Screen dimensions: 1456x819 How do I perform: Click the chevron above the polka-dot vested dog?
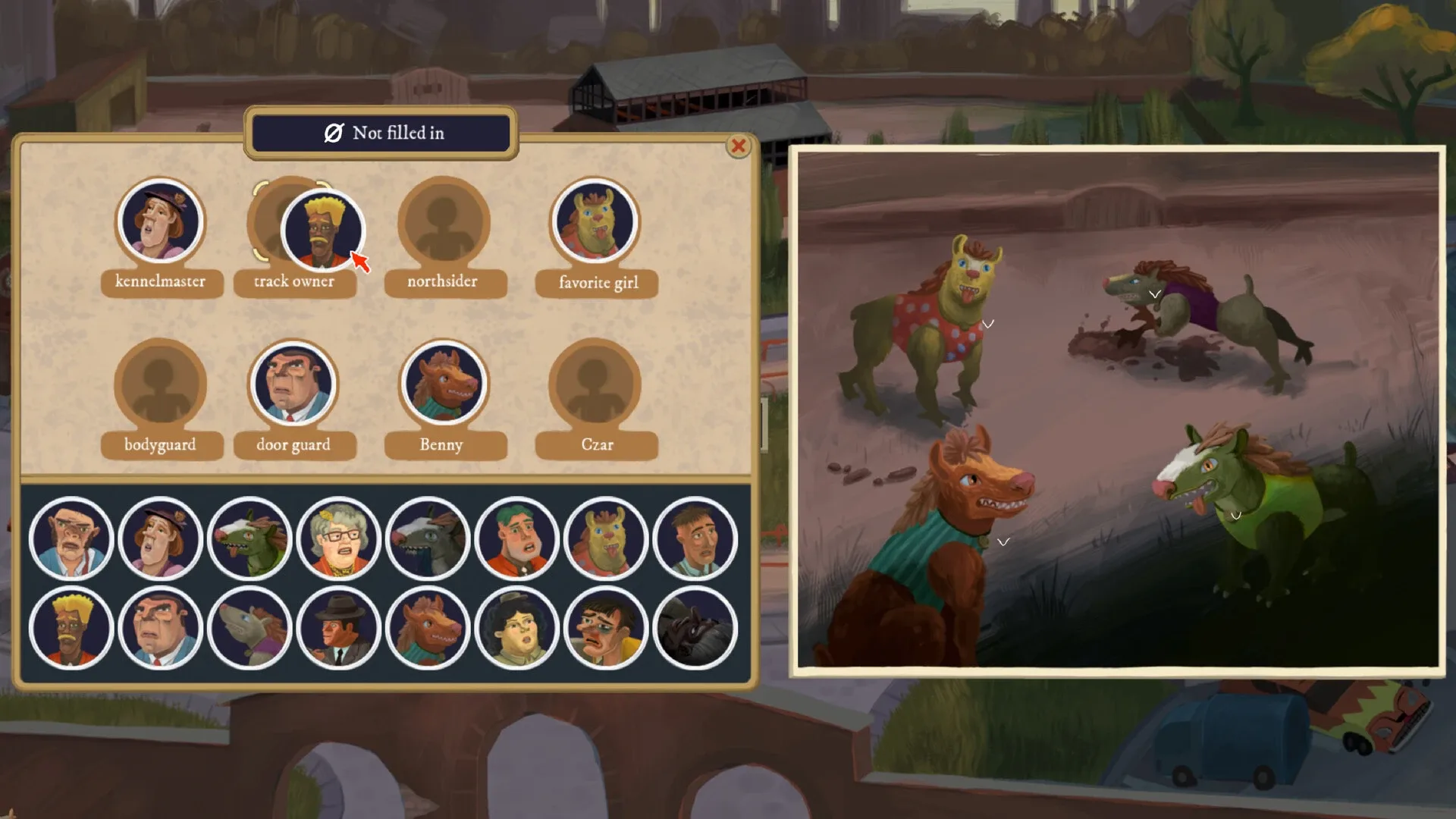click(x=988, y=323)
